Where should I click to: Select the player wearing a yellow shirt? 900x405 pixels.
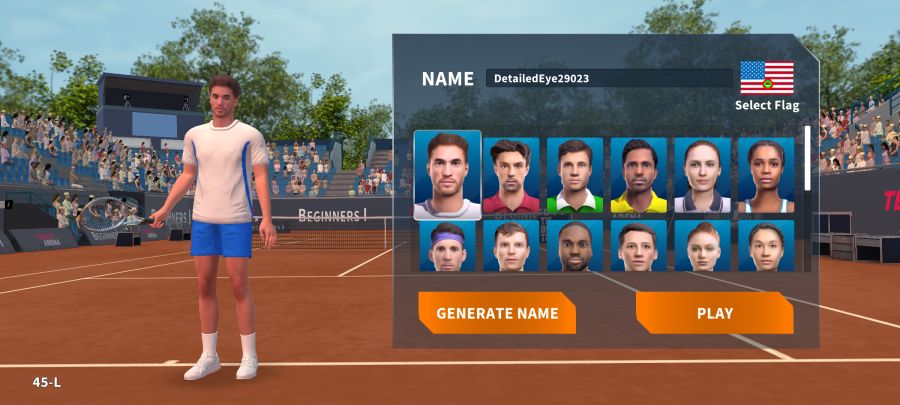coord(639,176)
